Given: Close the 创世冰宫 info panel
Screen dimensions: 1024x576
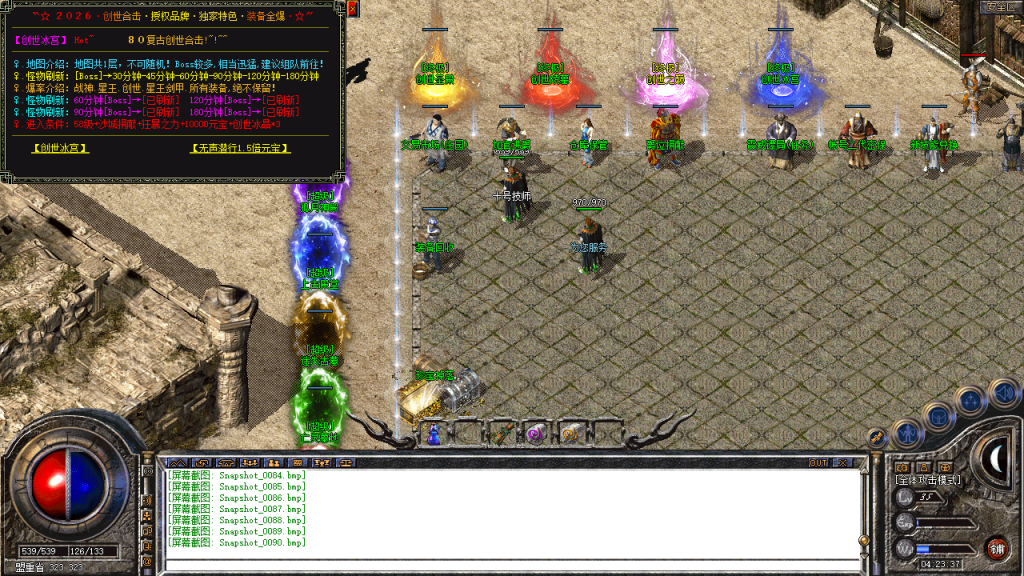Looking at the screenshot, I should [355, 9].
